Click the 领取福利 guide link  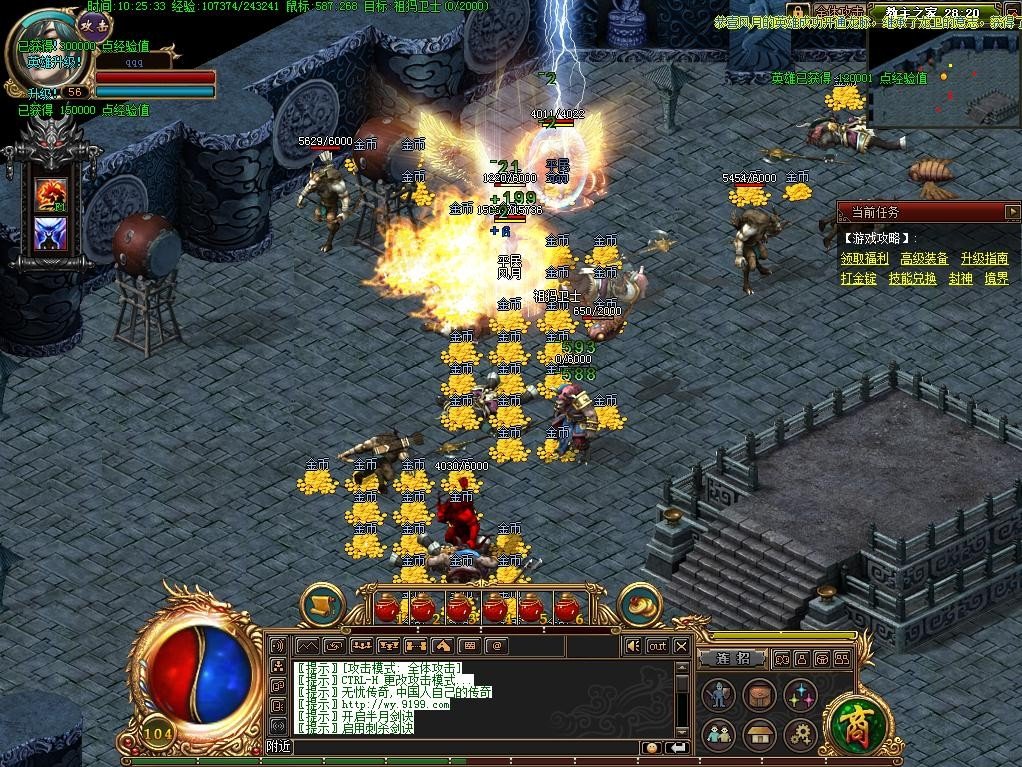pyautogui.click(x=865, y=259)
